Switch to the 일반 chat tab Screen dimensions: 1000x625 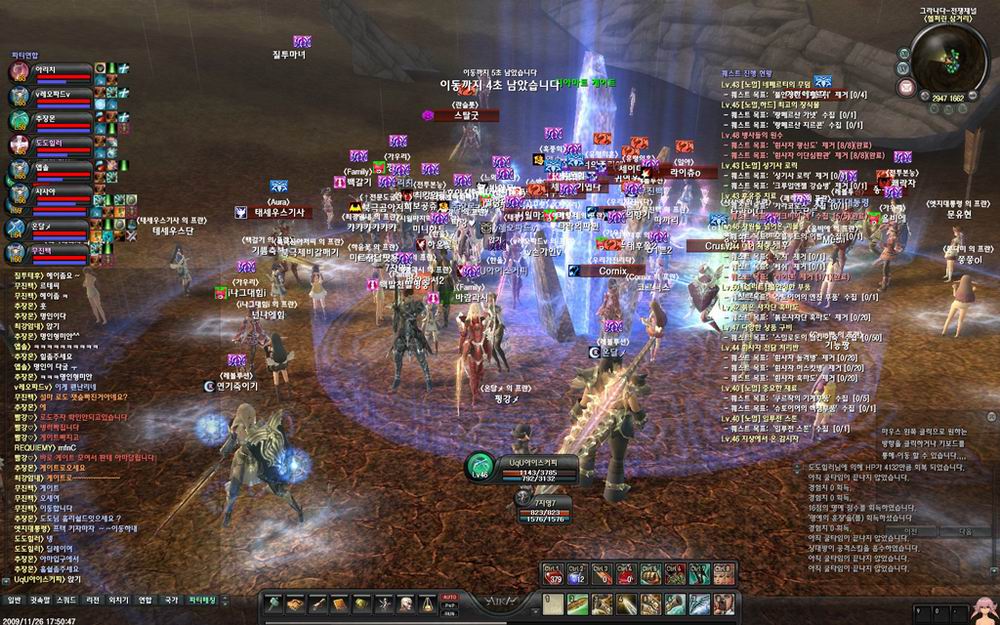click(13, 600)
